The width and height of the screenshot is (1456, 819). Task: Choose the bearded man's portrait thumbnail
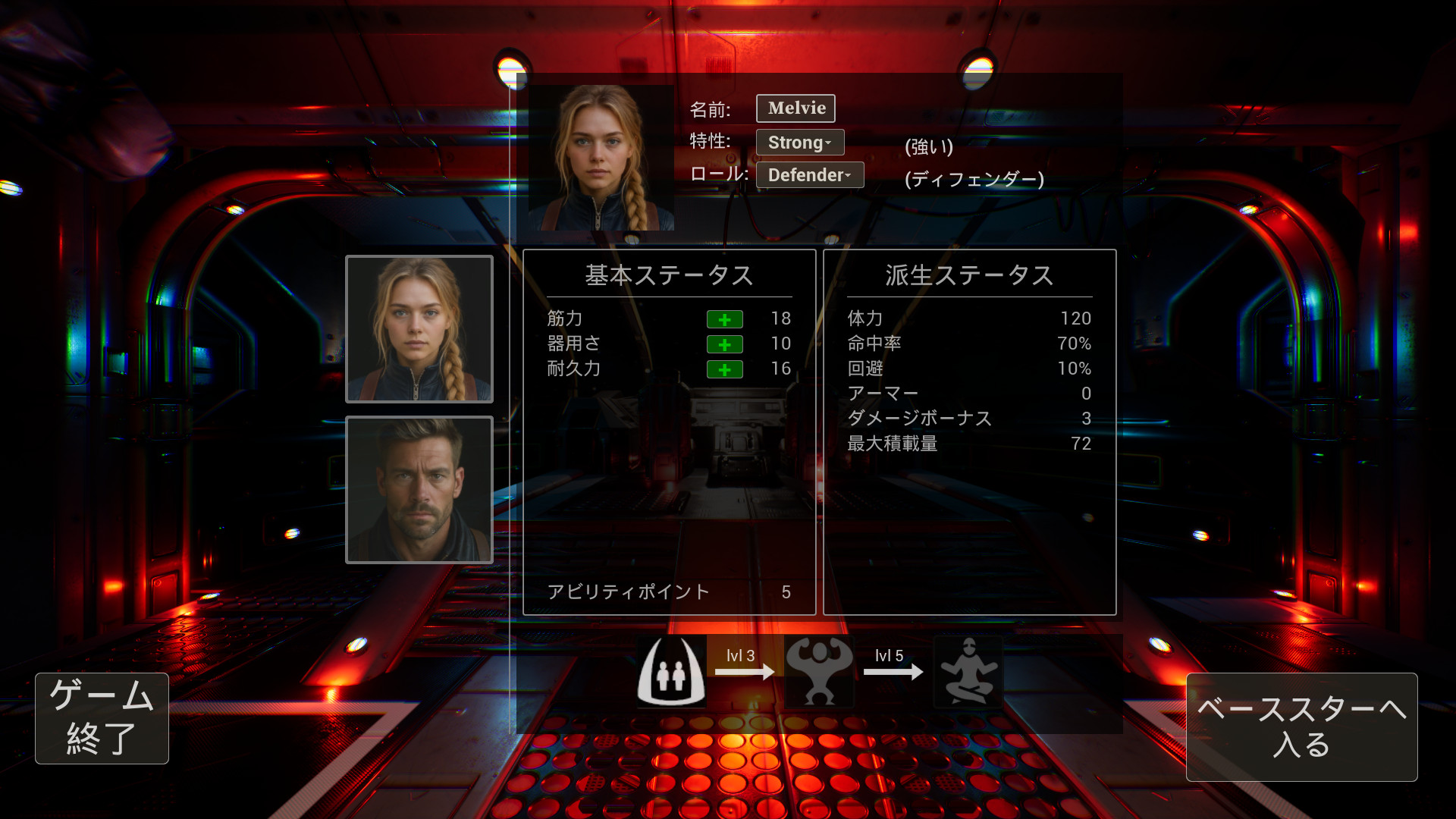[419, 490]
